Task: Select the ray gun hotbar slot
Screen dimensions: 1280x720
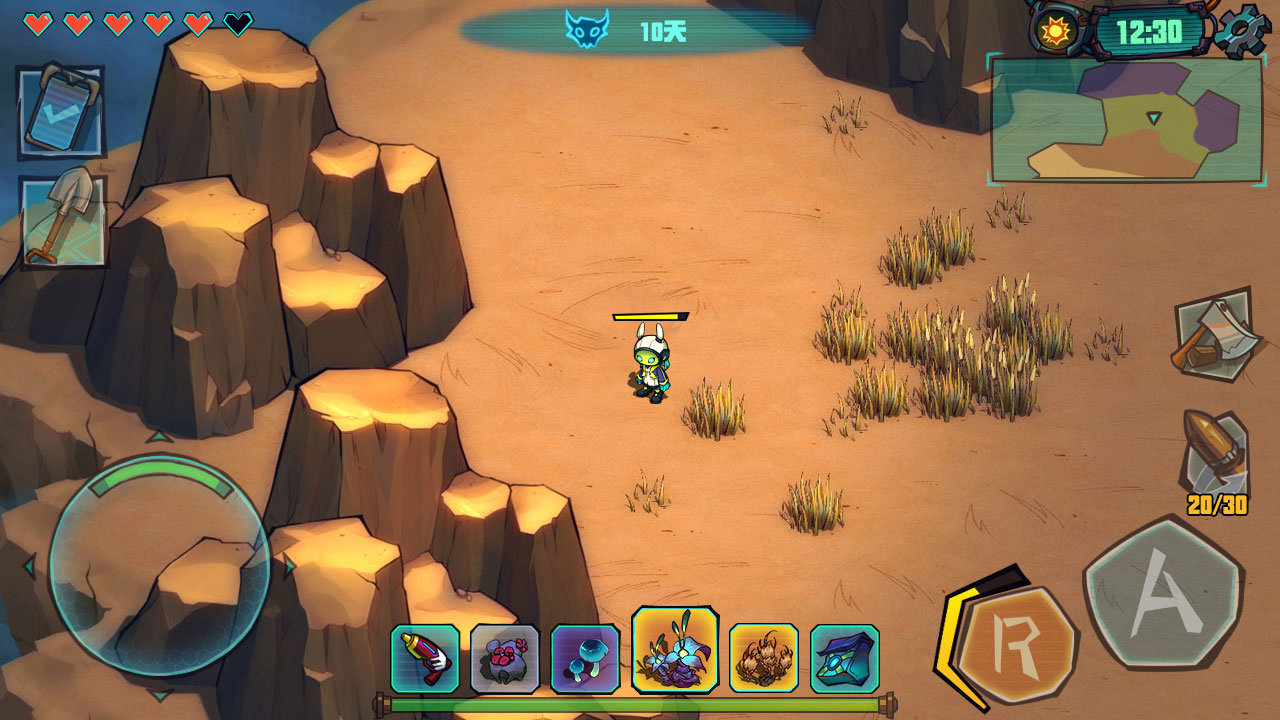Action: pos(425,659)
